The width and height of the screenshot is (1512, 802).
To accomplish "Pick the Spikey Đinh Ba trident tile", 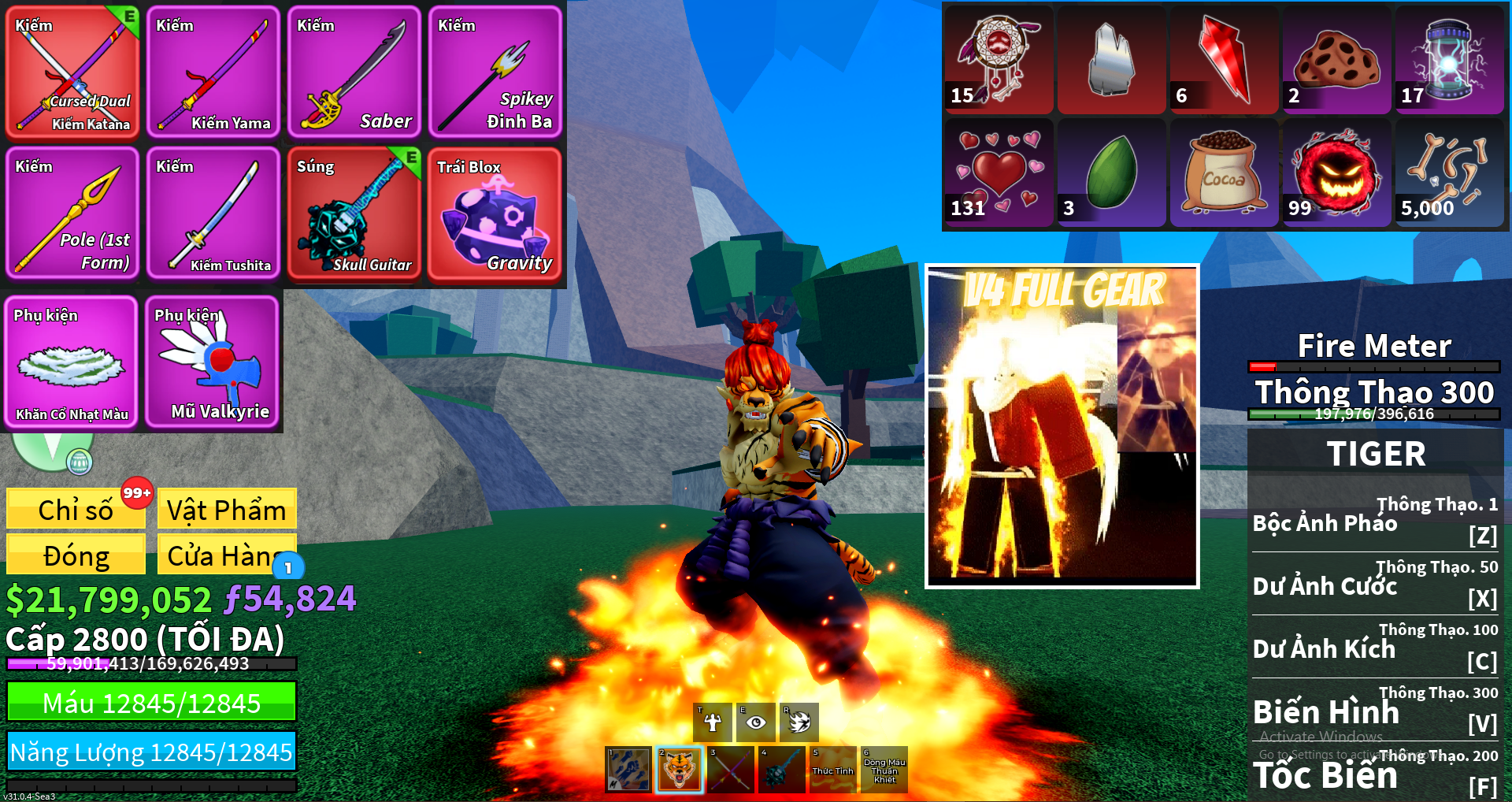I will pyautogui.click(x=495, y=72).
